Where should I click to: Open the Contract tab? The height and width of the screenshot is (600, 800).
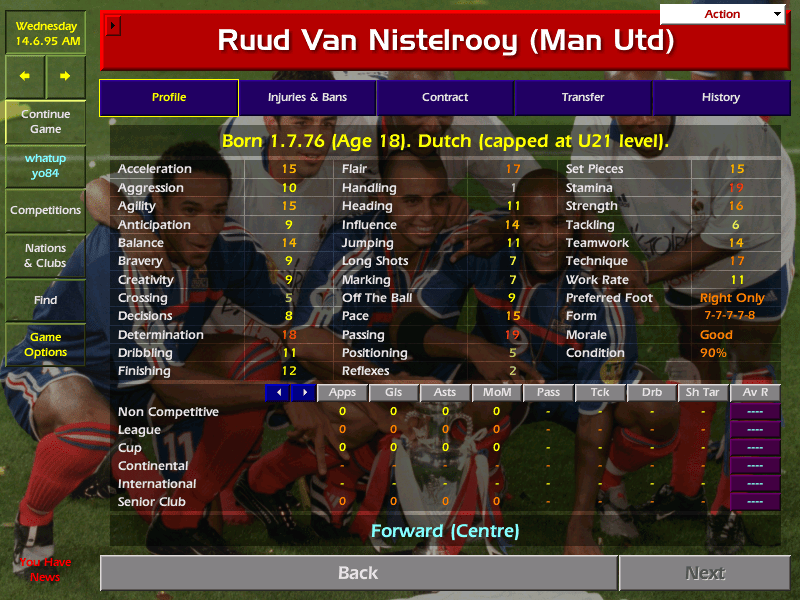point(445,98)
